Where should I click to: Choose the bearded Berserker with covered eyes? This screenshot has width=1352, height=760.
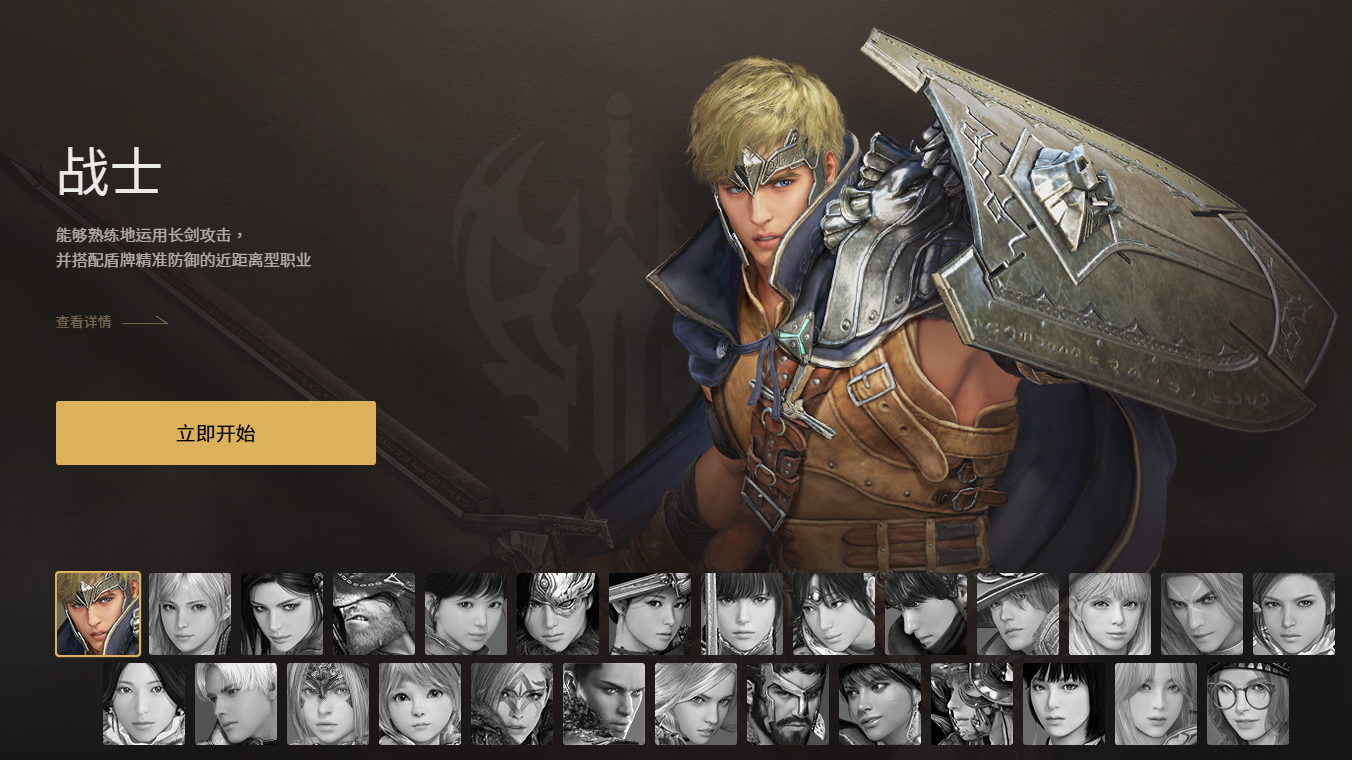[374, 614]
